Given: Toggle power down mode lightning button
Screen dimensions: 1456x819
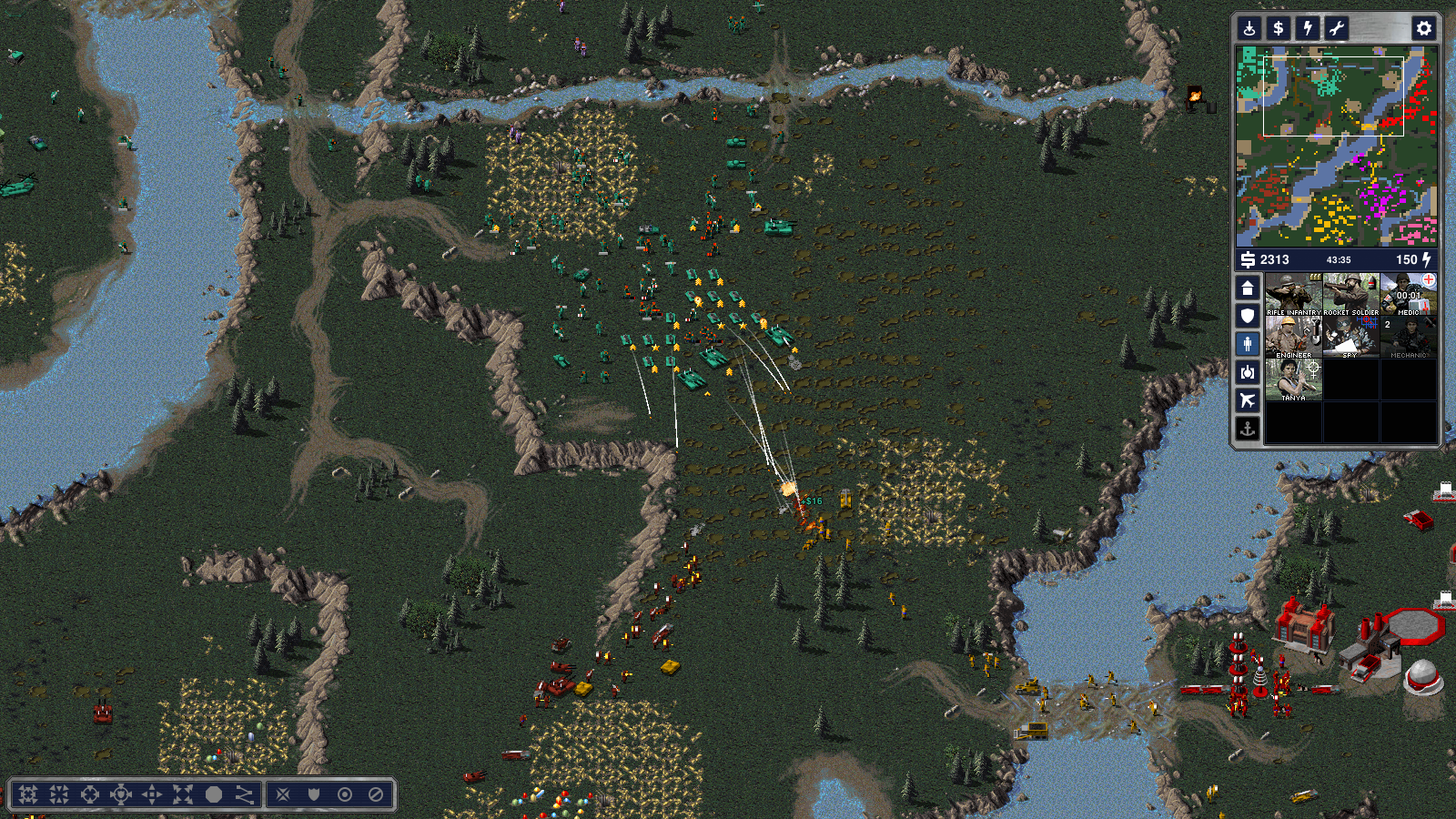Looking at the screenshot, I should [x=1308, y=28].
